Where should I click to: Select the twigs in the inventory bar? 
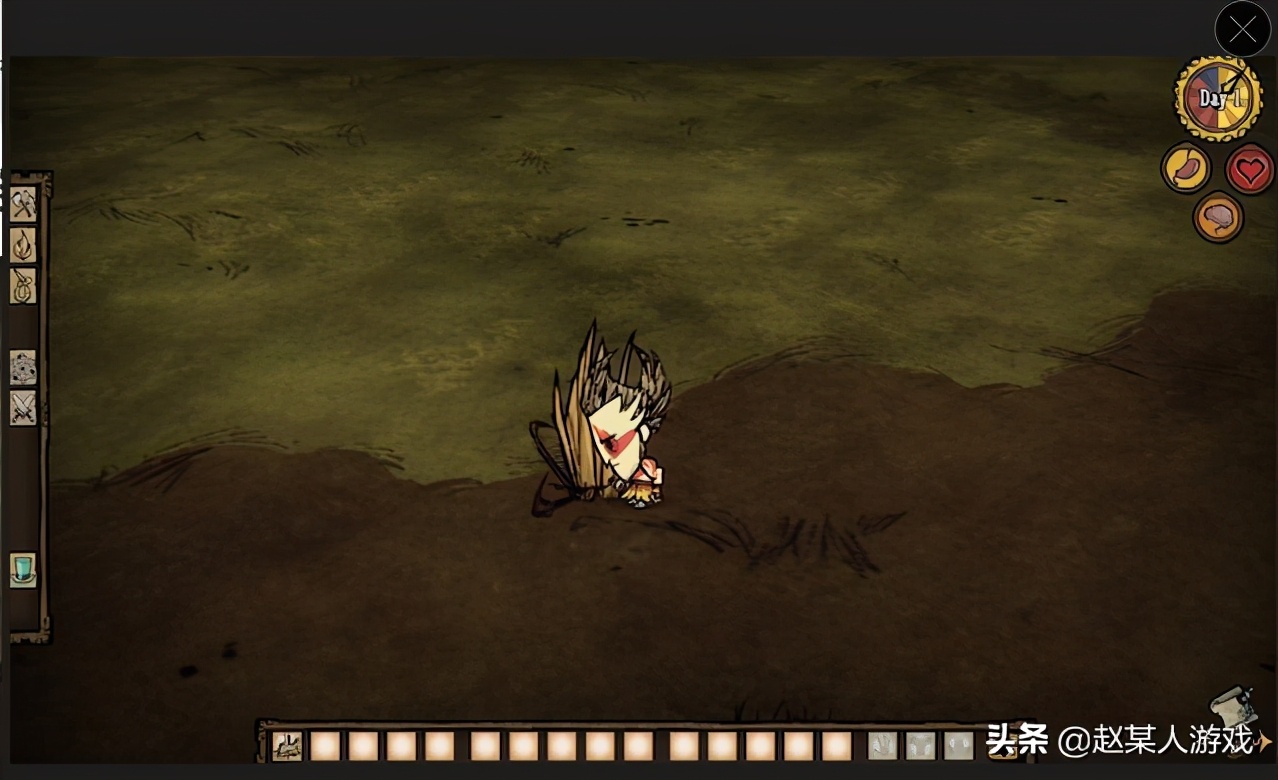click(x=289, y=746)
